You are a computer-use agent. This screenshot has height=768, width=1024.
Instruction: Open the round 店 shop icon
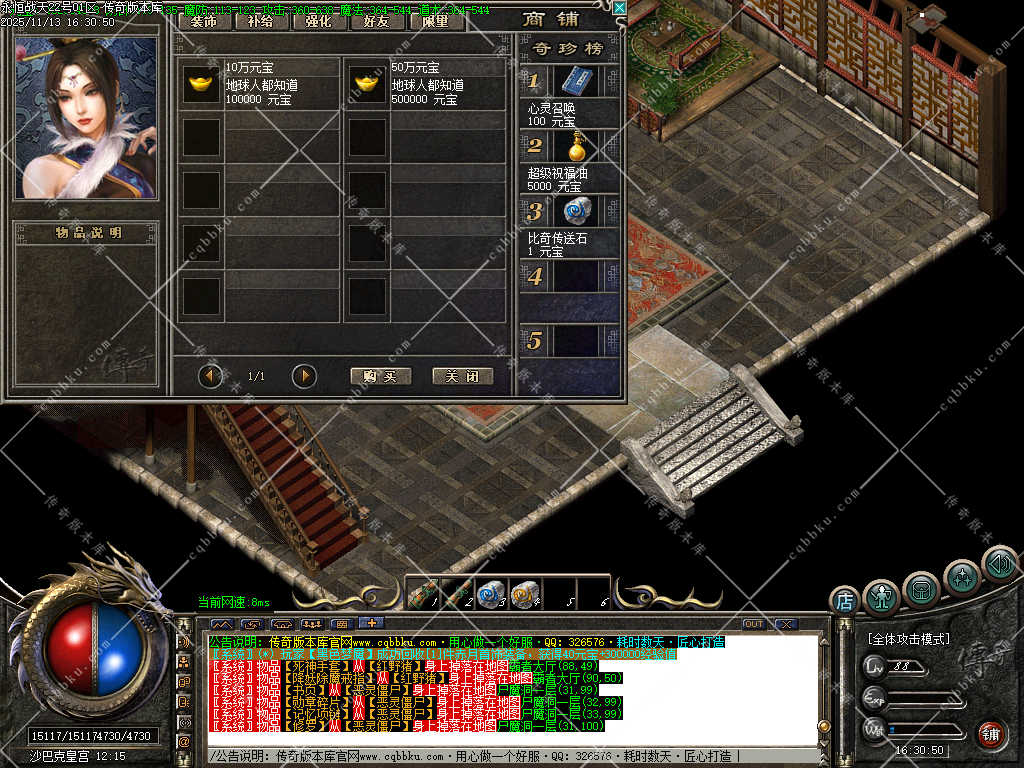845,600
